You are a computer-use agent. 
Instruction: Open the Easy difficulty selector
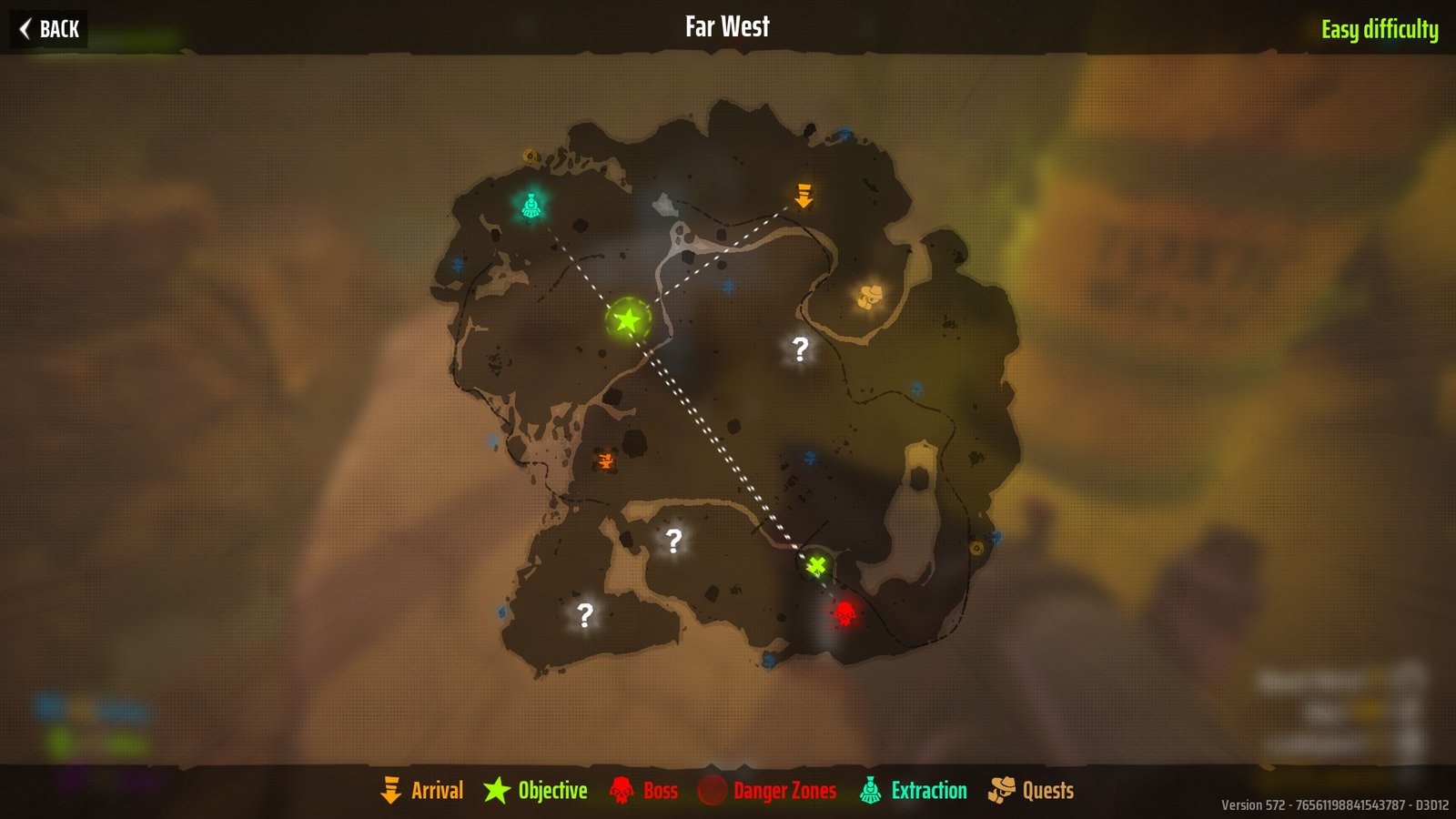(1380, 28)
